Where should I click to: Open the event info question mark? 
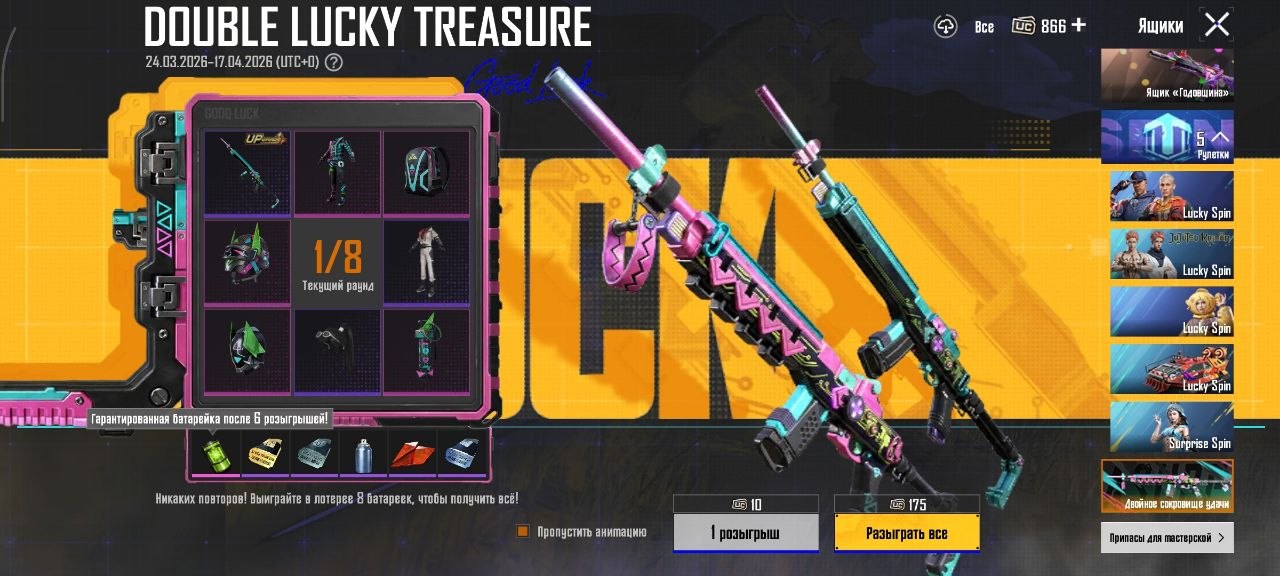click(334, 62)
